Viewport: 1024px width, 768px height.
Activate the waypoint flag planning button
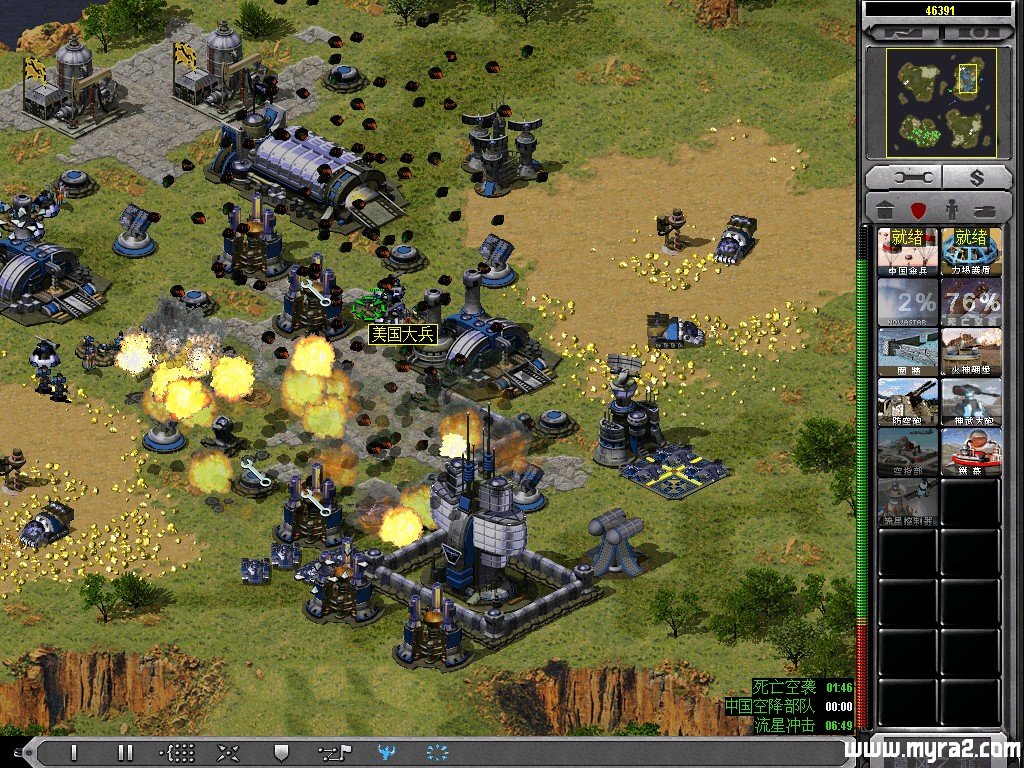coord(333,752)
